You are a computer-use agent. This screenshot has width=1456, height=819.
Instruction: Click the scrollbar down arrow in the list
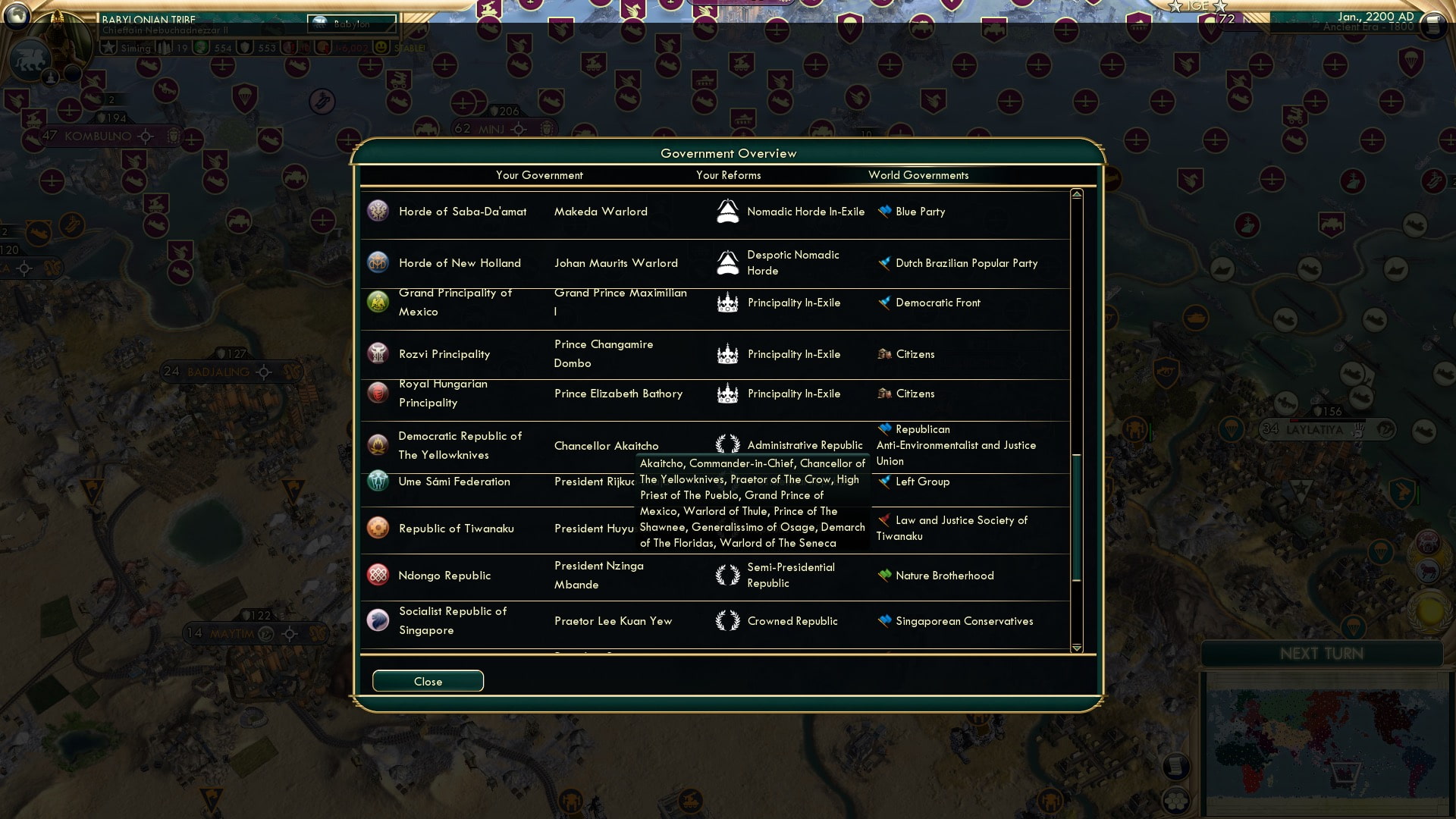[1075, 649]
